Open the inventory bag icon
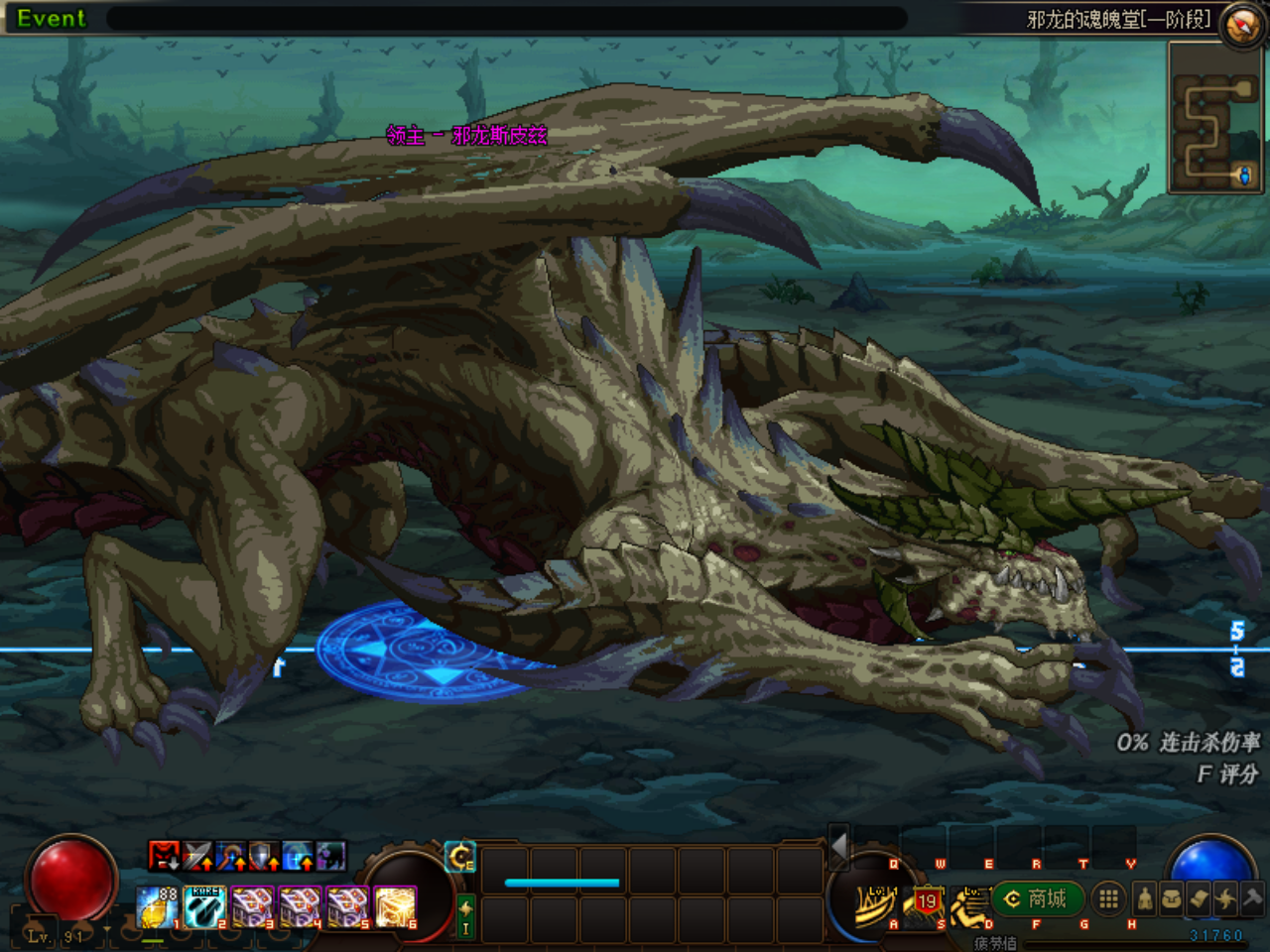 pyautogui.click(x=1172, y=899)
